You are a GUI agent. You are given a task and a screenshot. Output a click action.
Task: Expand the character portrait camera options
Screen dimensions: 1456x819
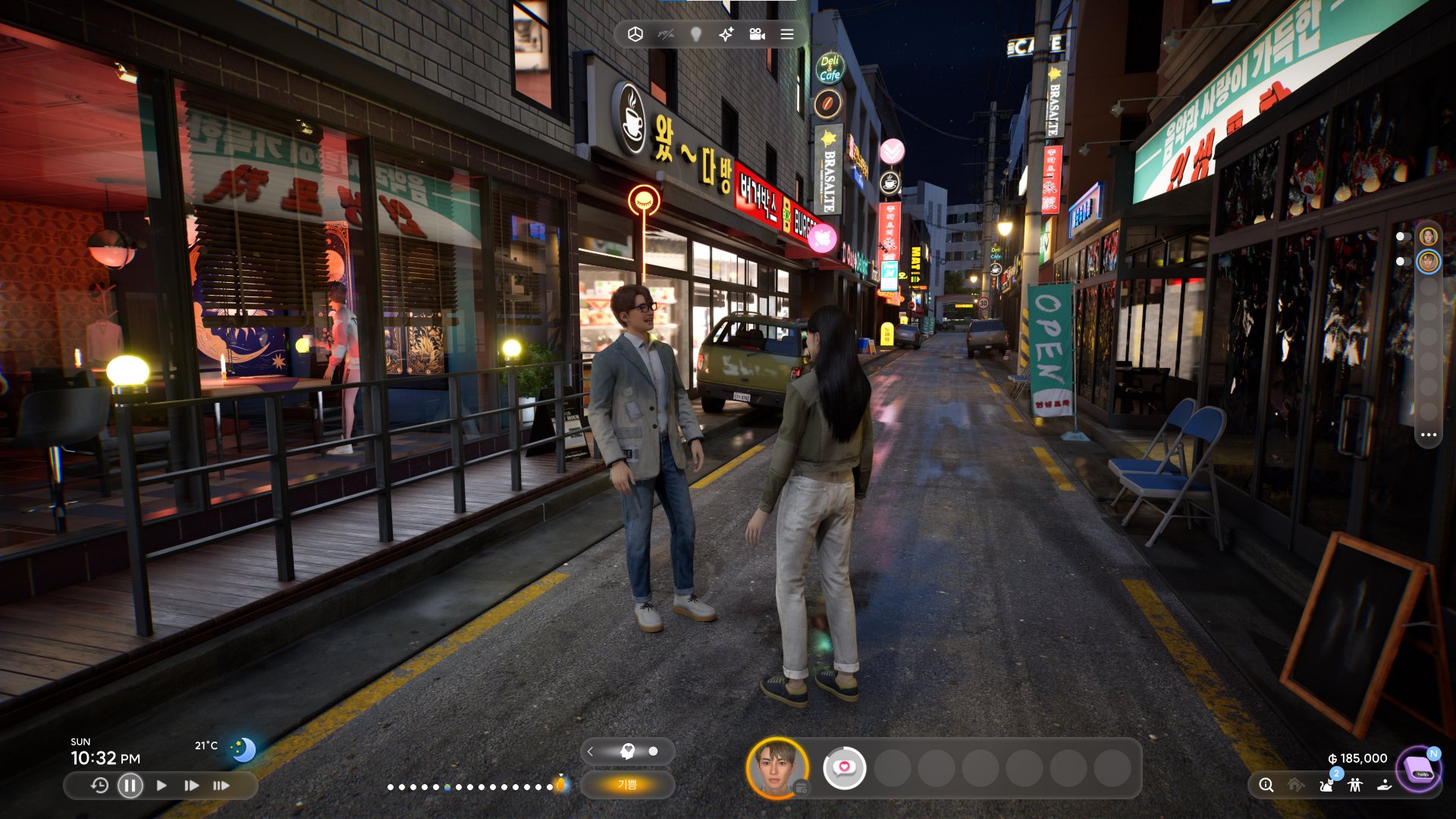(802, 789)
